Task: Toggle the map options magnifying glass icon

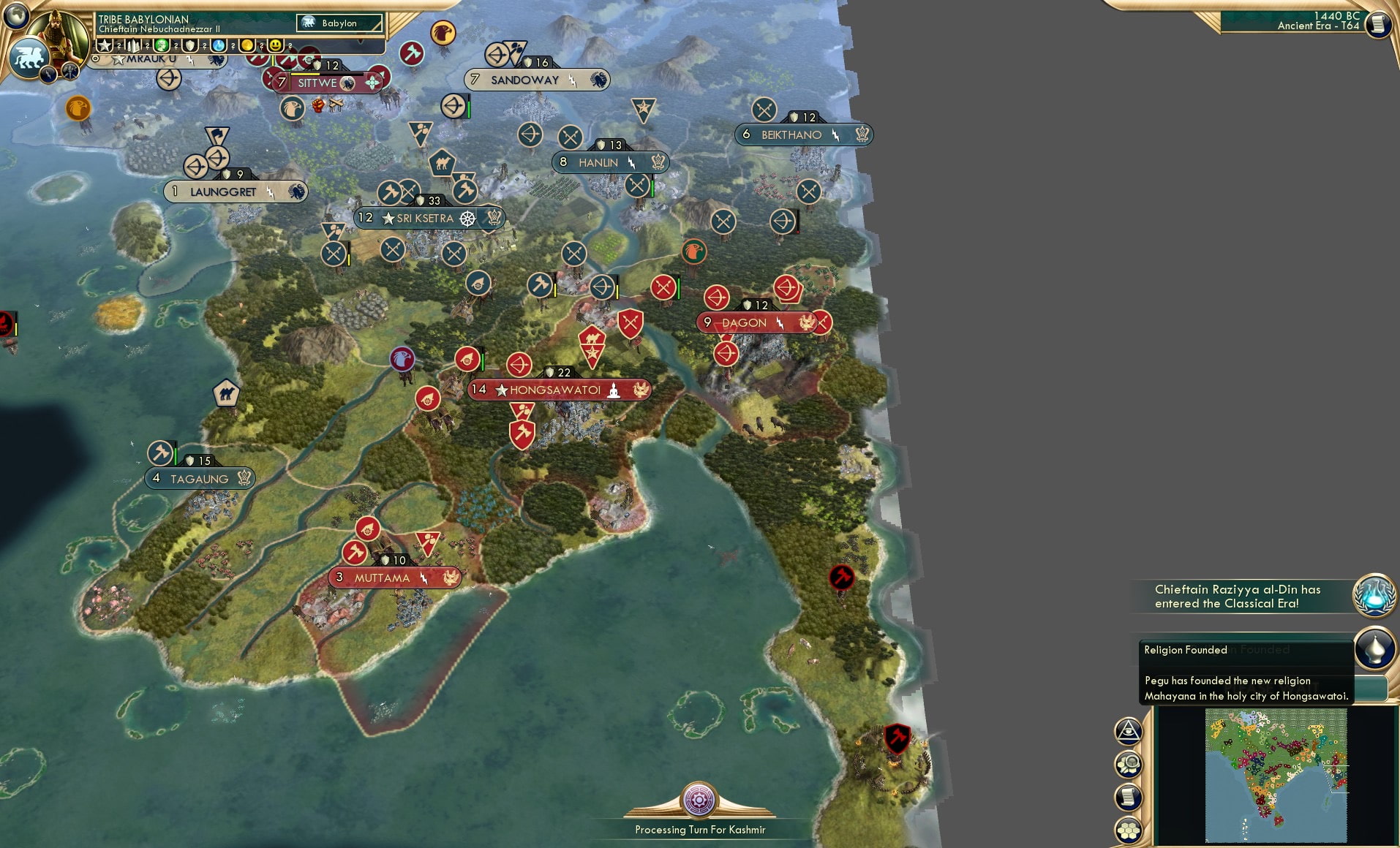Action: pyautogui.click(x=1129, y=764)
